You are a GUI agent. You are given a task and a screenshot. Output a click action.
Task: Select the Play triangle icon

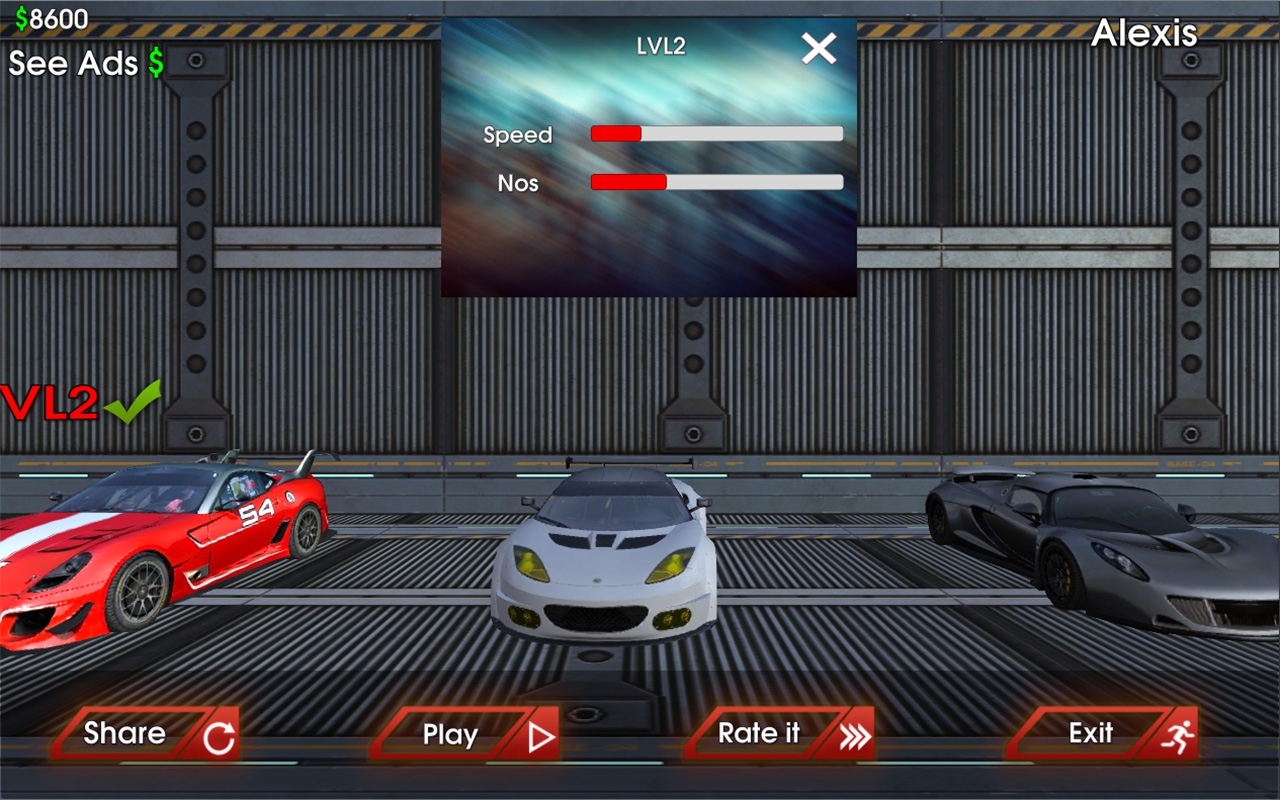[x=541, y=734]
